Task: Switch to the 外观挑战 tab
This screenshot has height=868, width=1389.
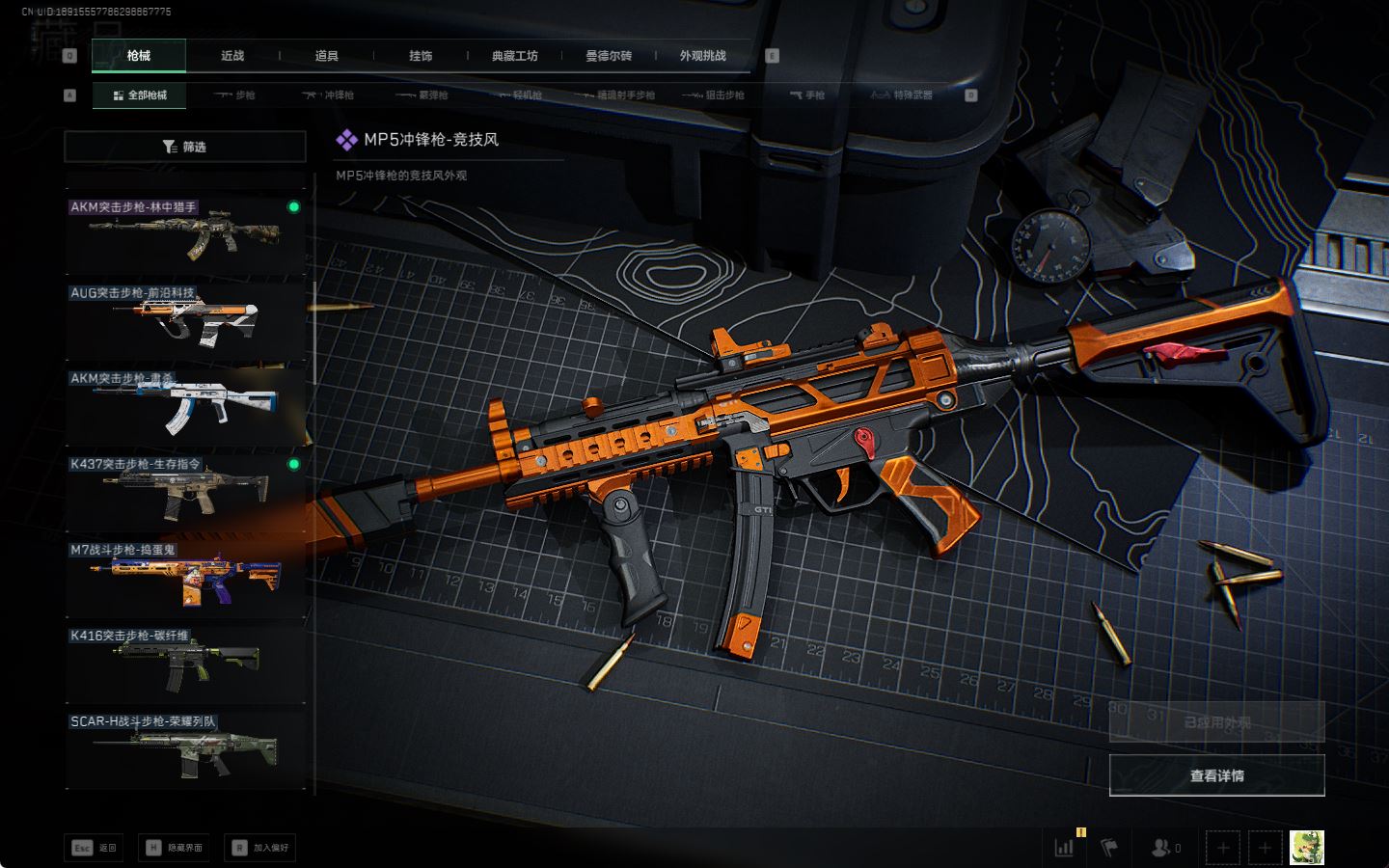Action: pos(702,56)
